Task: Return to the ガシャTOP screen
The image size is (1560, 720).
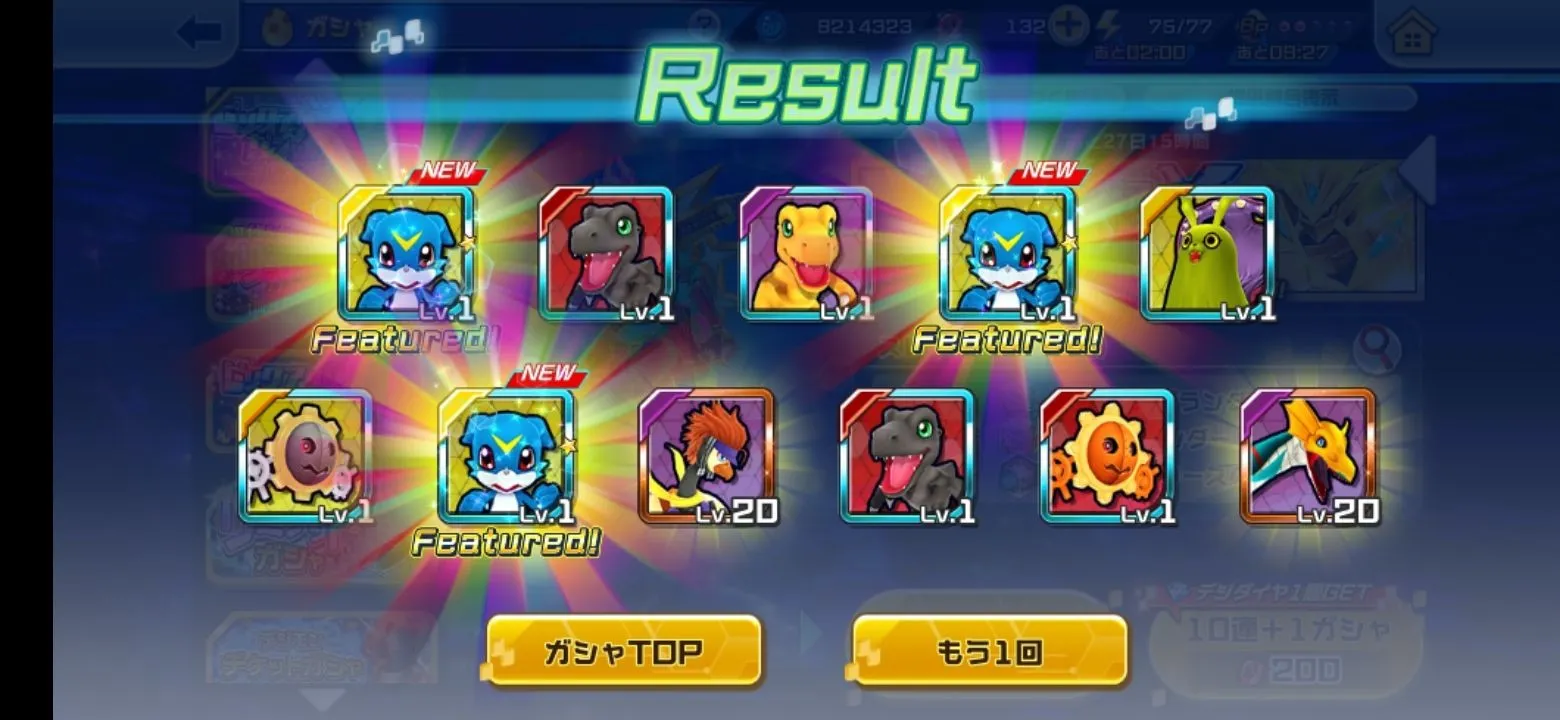Action: coord(624,652)
